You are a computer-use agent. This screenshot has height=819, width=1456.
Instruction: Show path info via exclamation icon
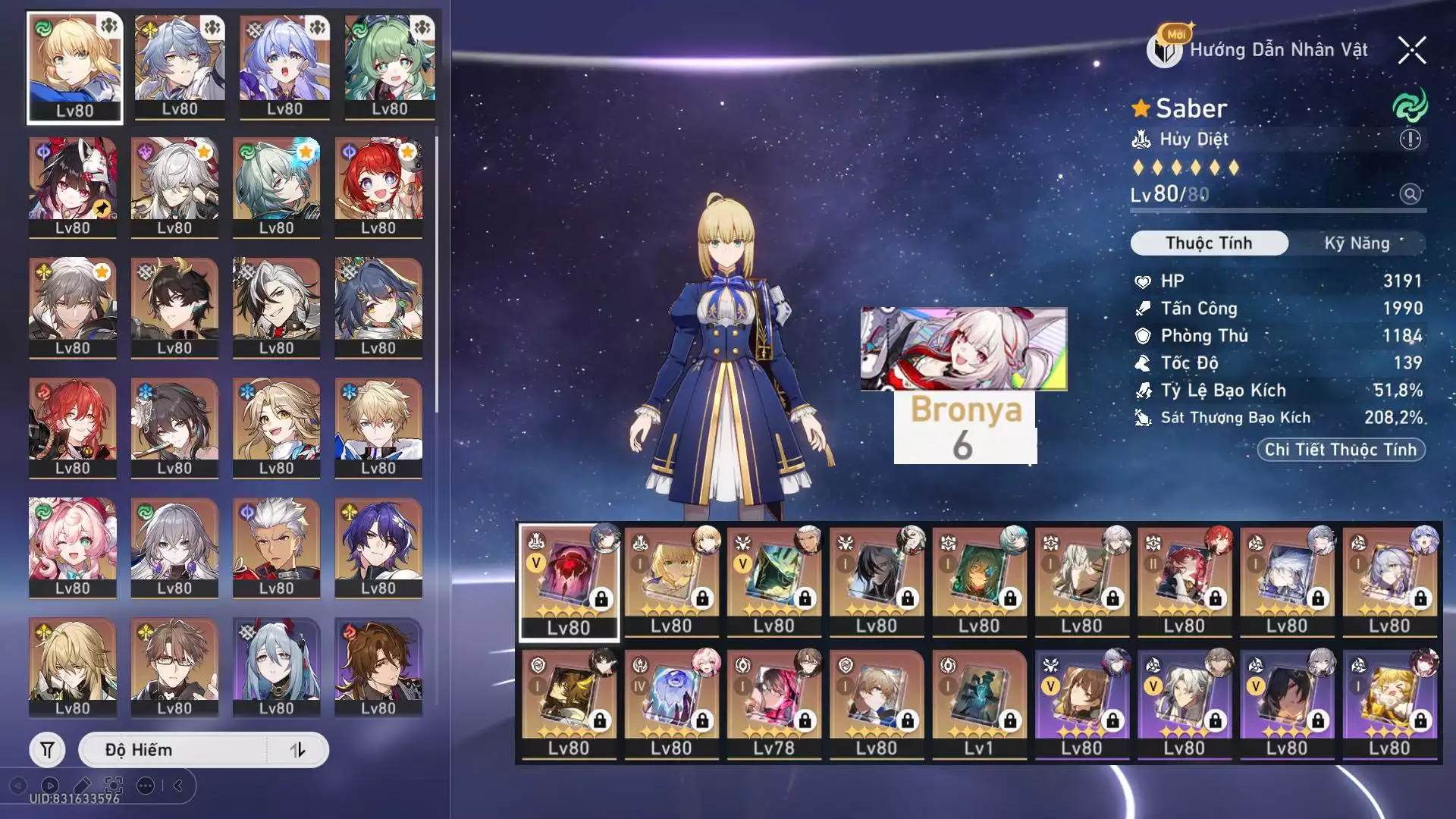(x=1410, y=140)
